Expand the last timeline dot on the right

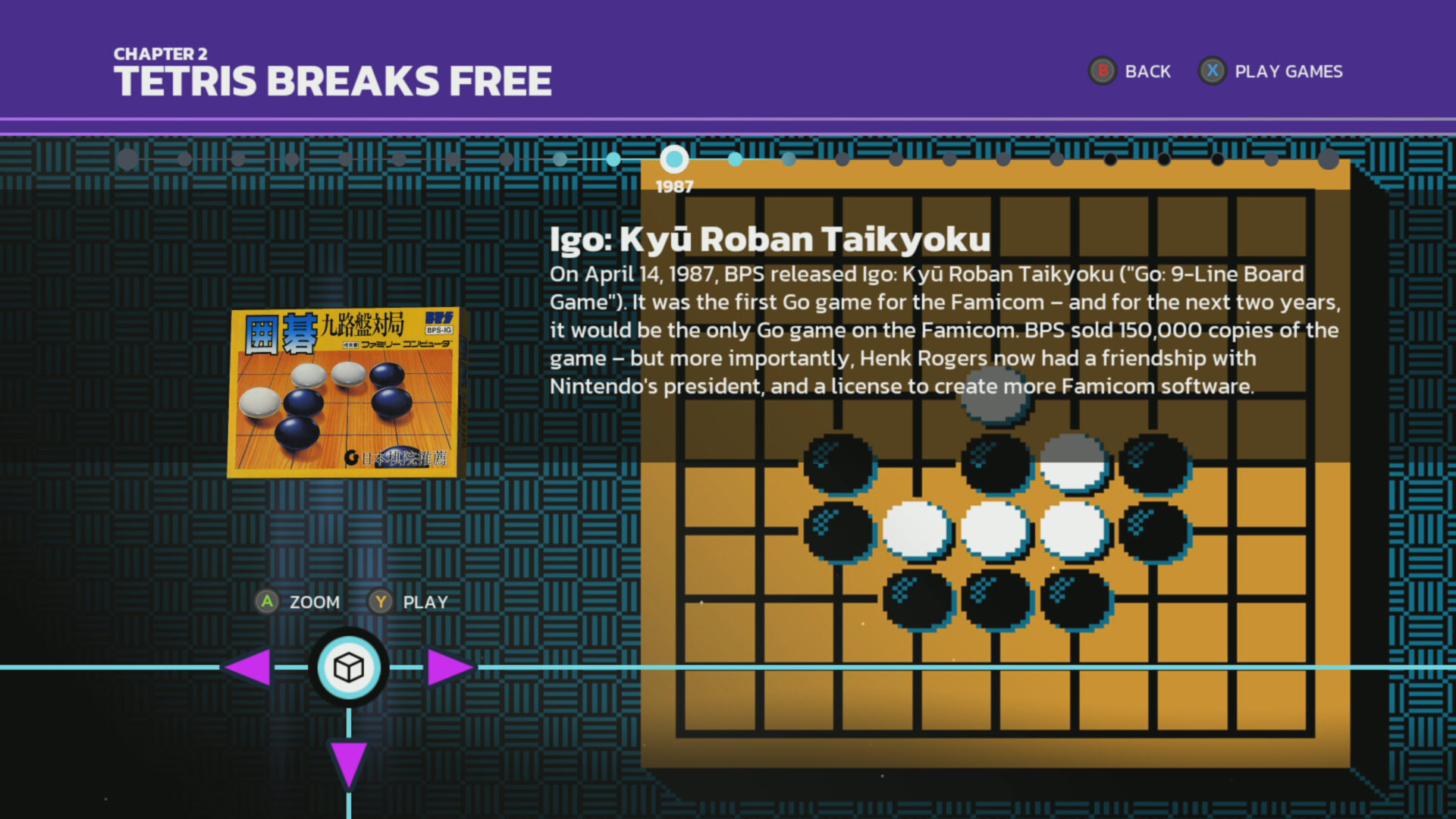coord(1329,159)
